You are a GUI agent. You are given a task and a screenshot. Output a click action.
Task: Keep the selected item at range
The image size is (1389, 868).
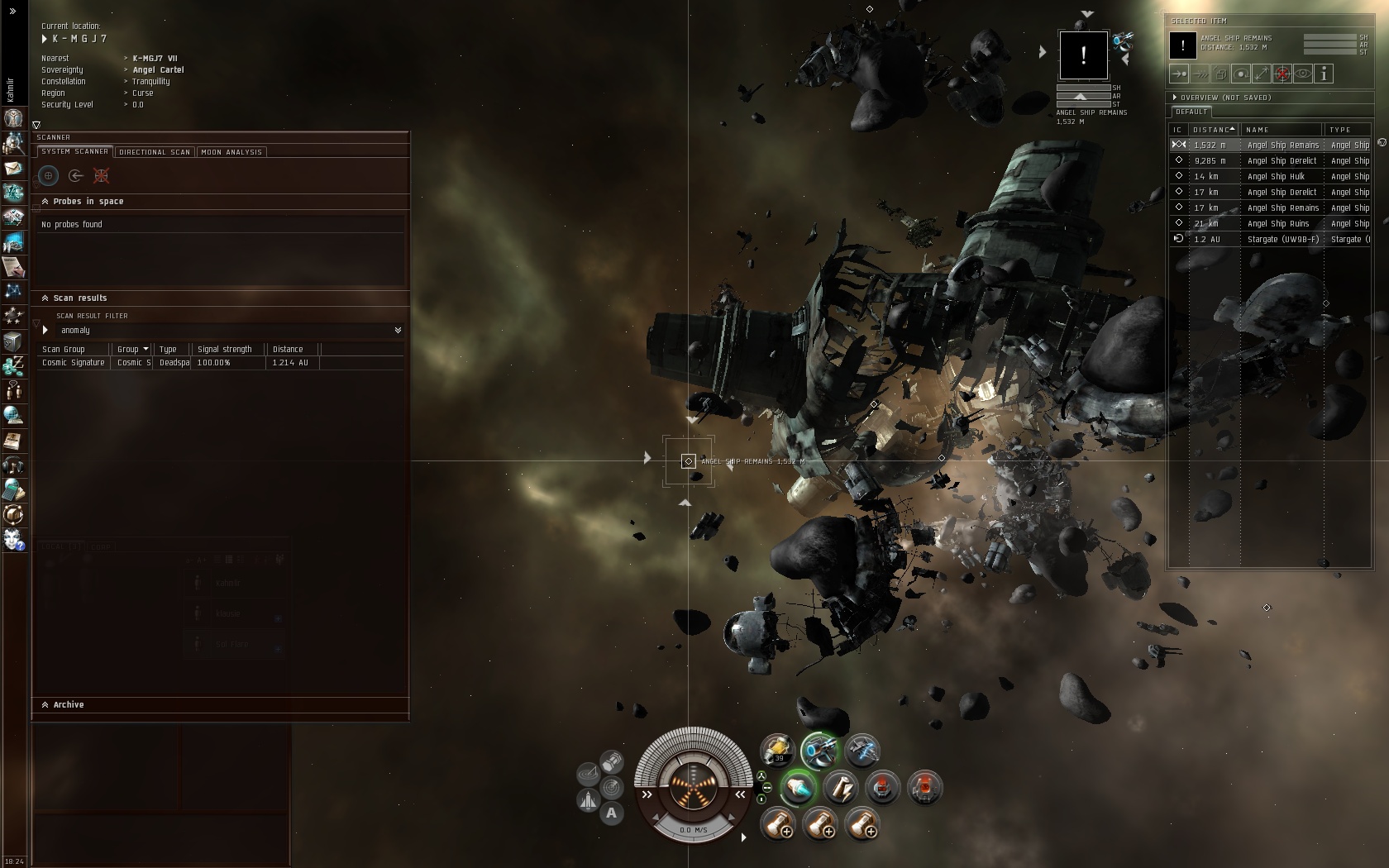click(1261, 74)
